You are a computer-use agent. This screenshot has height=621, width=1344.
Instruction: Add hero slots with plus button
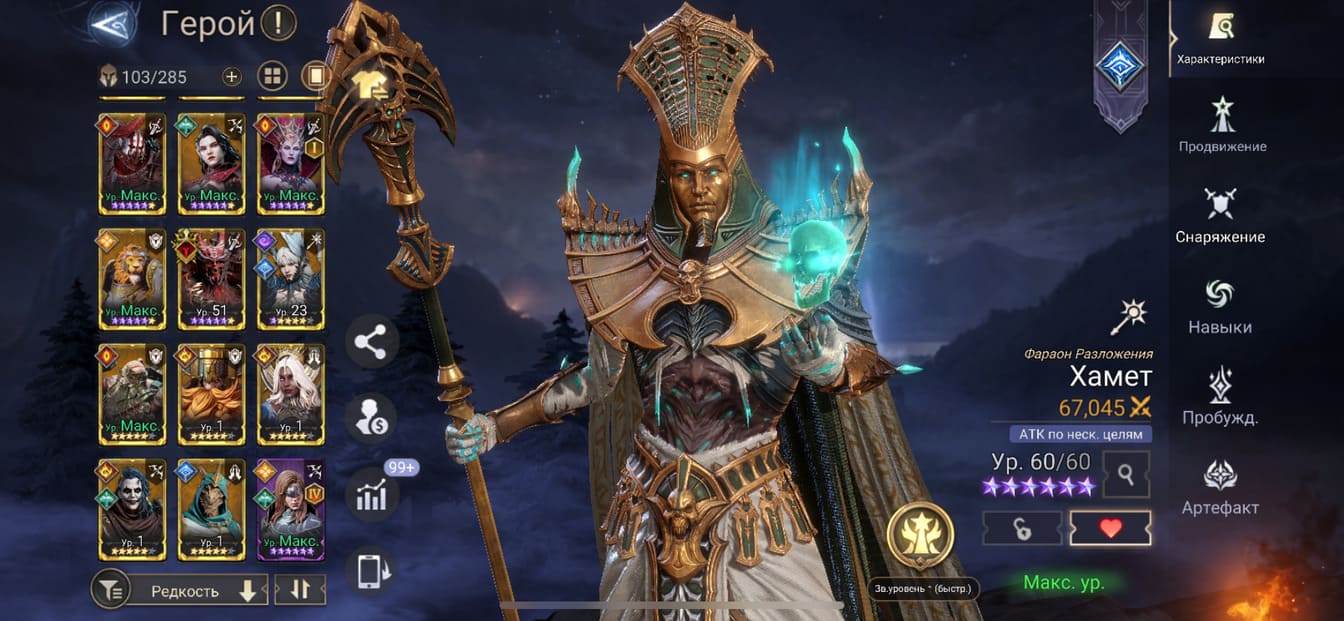pos(232,77)
